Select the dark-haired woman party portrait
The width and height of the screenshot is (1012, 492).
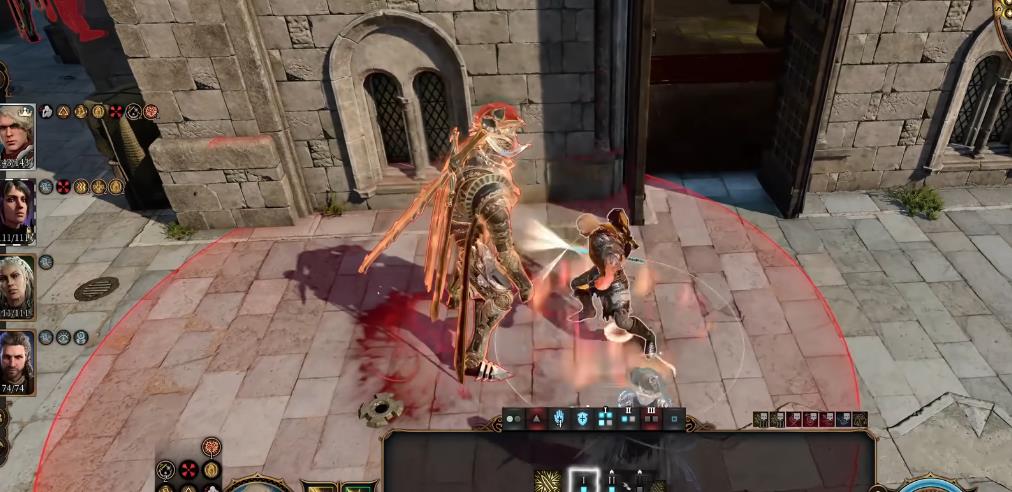tap(17, 211)
